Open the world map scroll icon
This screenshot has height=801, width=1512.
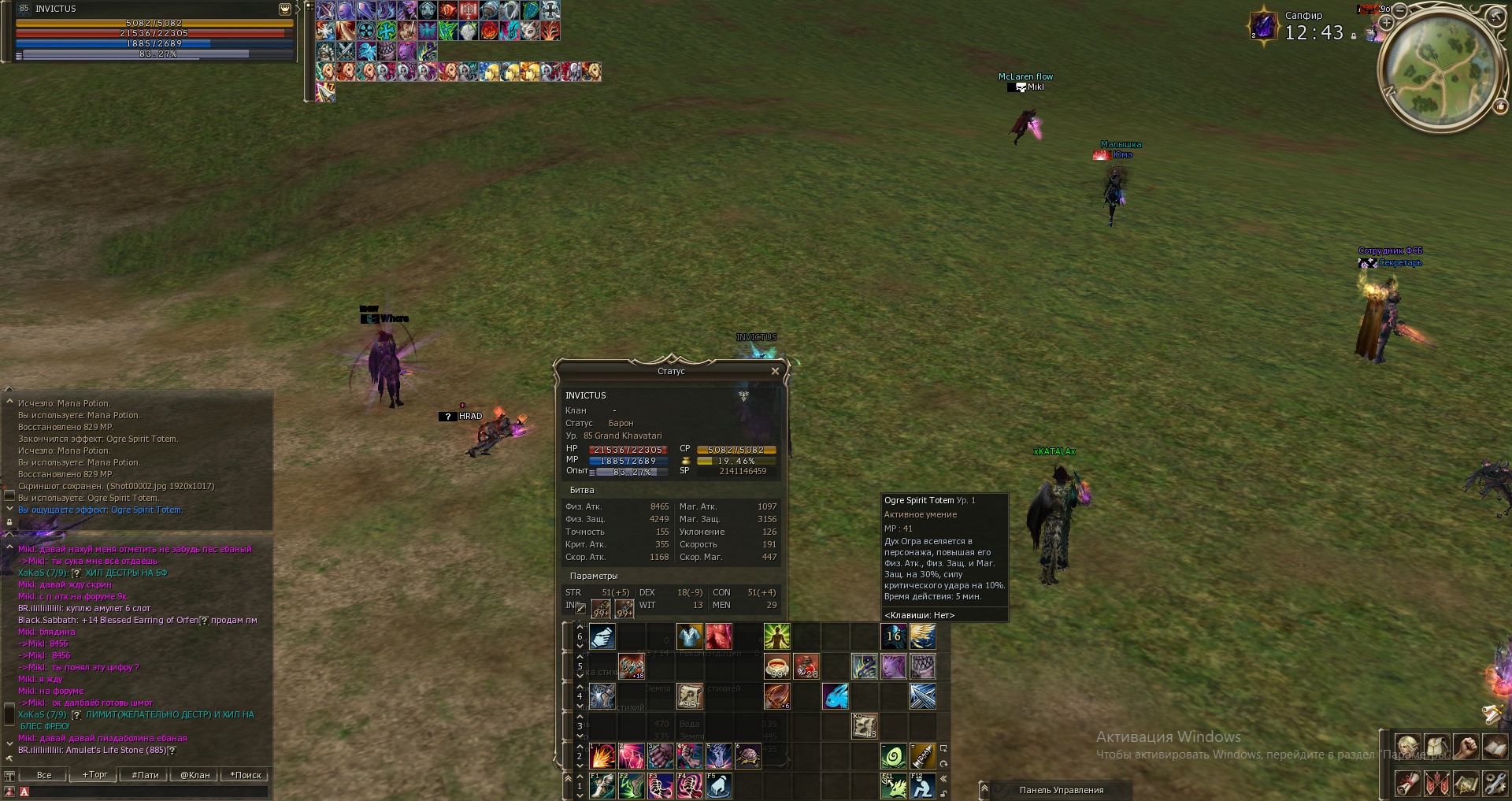coord(1466,783)
